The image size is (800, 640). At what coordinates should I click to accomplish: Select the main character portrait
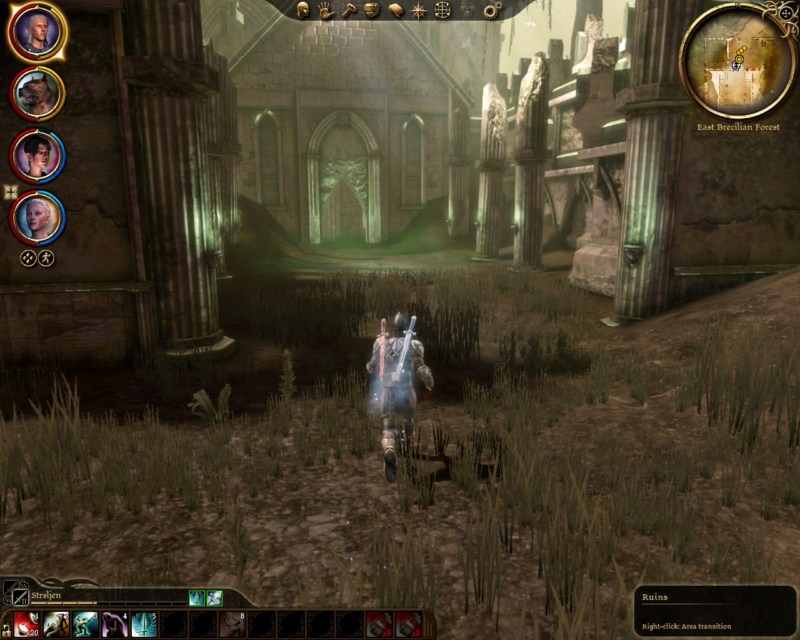click(38, 32)
